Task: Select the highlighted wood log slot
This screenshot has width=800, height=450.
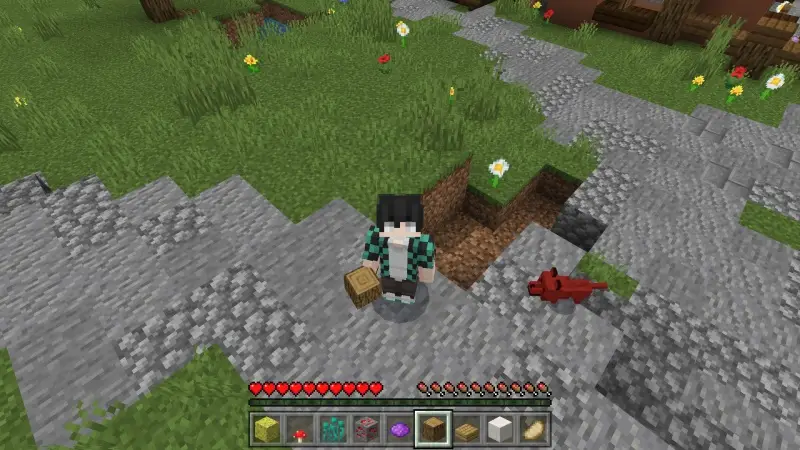Action: point(433,429)
